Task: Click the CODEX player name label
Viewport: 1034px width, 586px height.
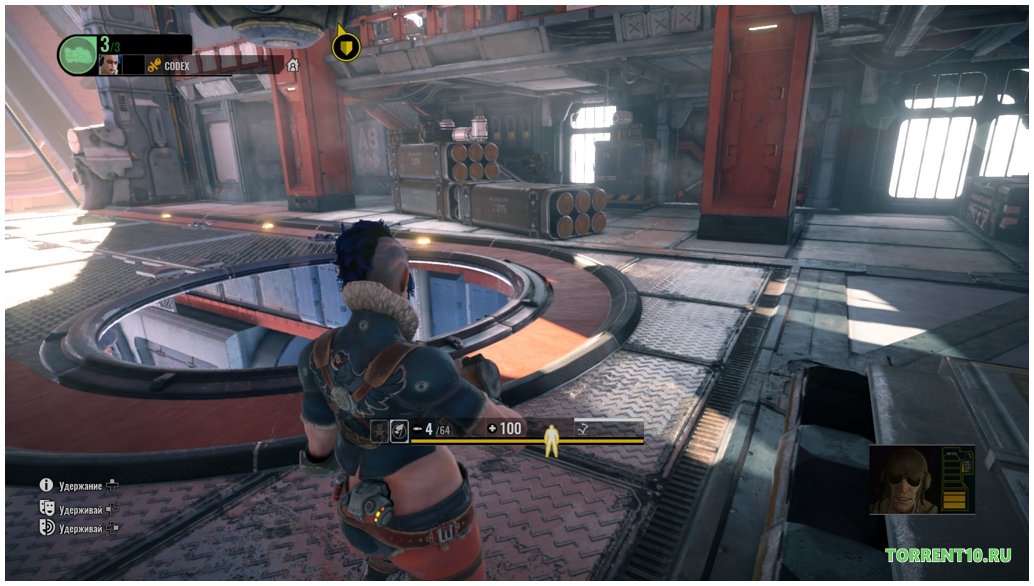Action: 178,66
